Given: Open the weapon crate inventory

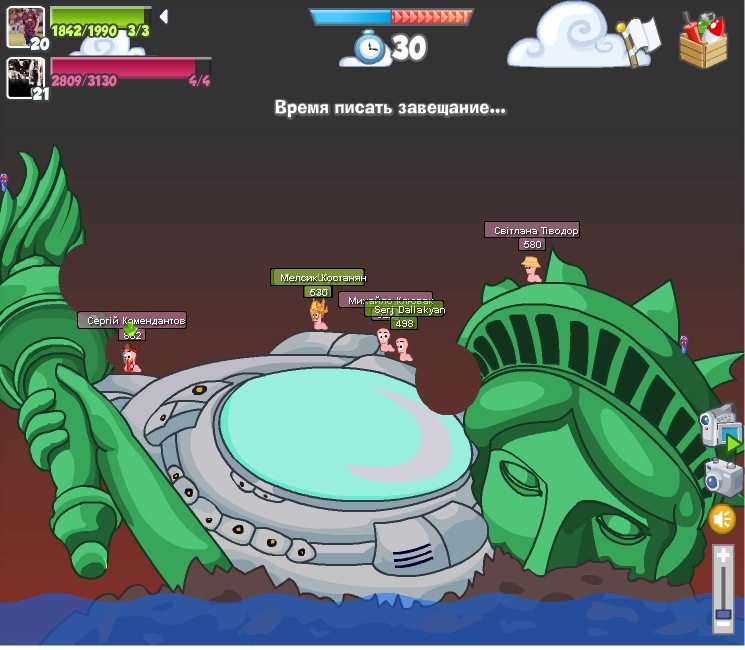Looking at the screenshot, I should click(x=703, y=42).
